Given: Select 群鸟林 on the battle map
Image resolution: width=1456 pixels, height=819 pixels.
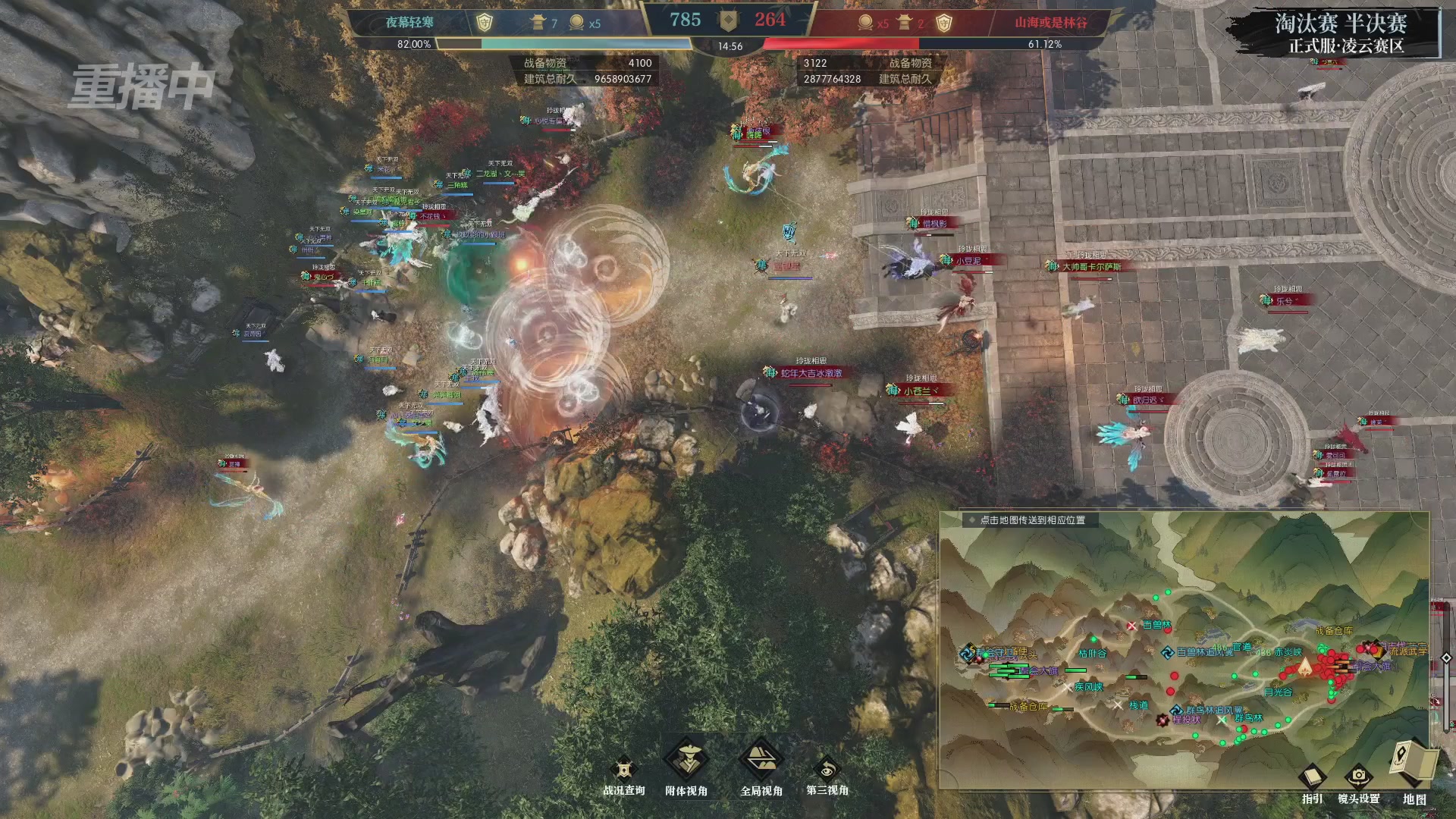Looking at the screenshot, I should [1249, 717].
